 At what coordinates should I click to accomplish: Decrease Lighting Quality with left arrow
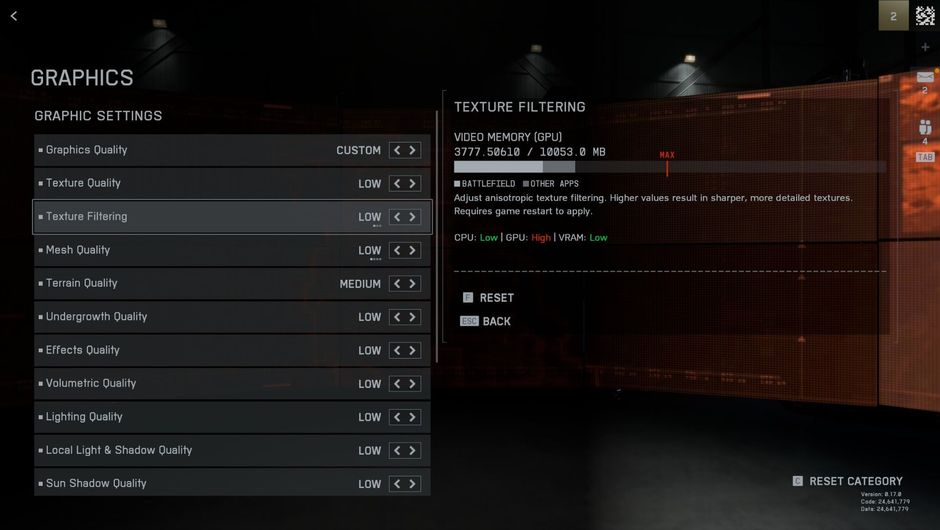click(397, 417)
